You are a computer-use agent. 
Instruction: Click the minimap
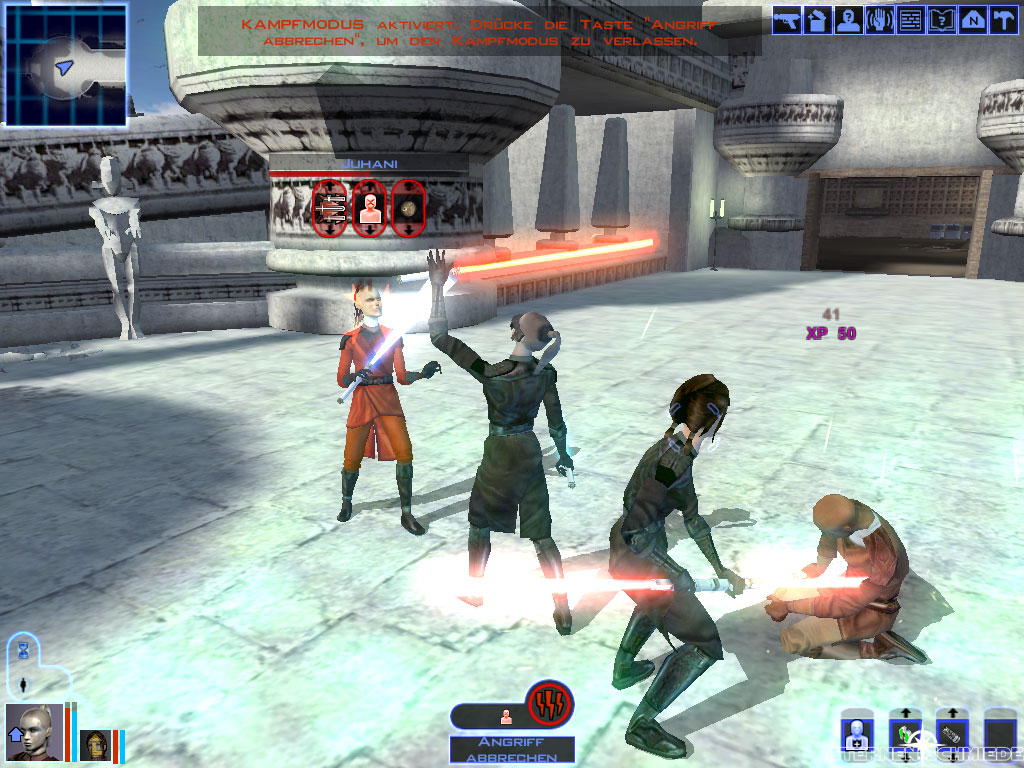click(66, 65)
